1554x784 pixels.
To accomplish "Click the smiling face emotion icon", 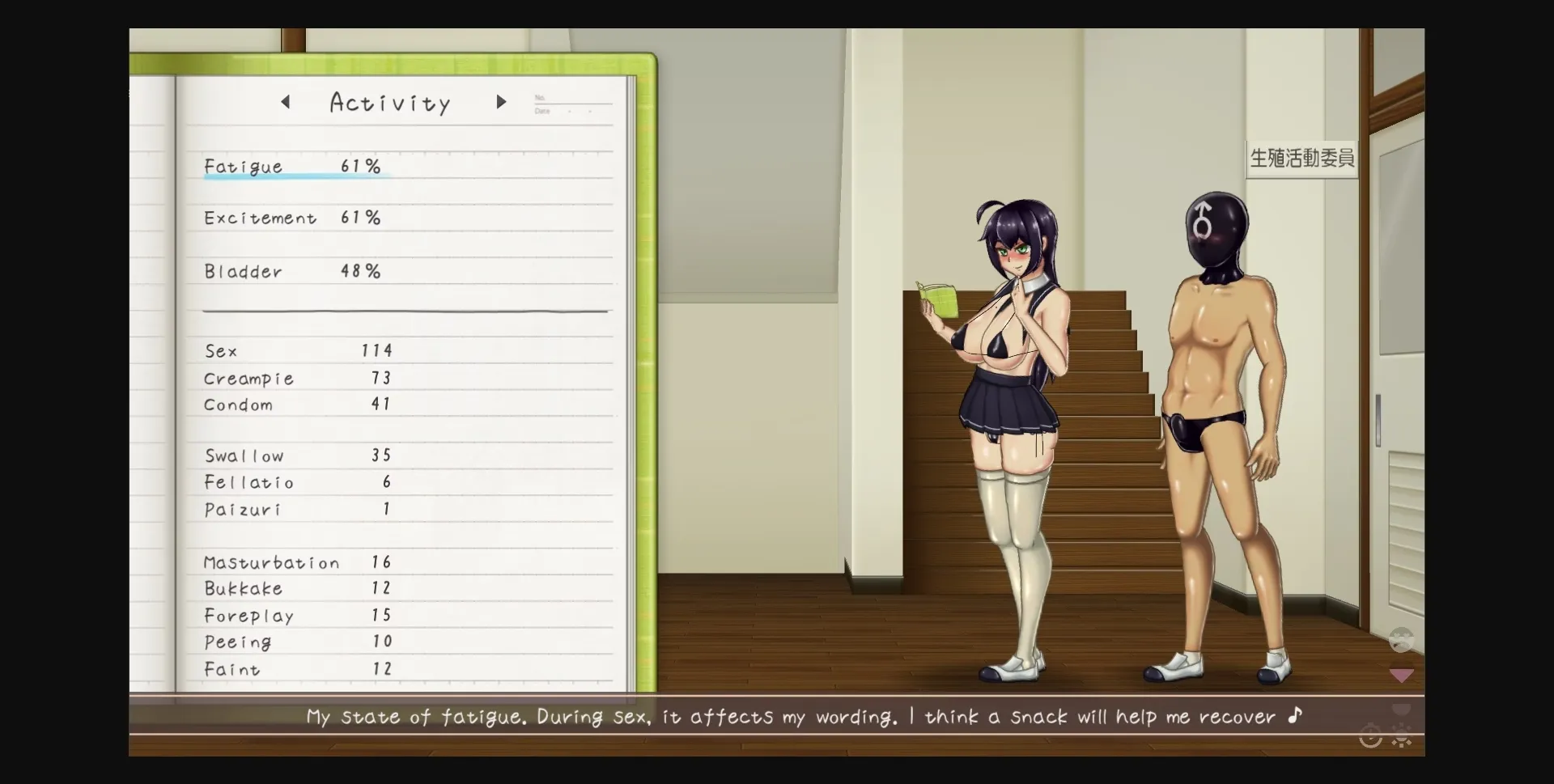I will (1401, 640).
